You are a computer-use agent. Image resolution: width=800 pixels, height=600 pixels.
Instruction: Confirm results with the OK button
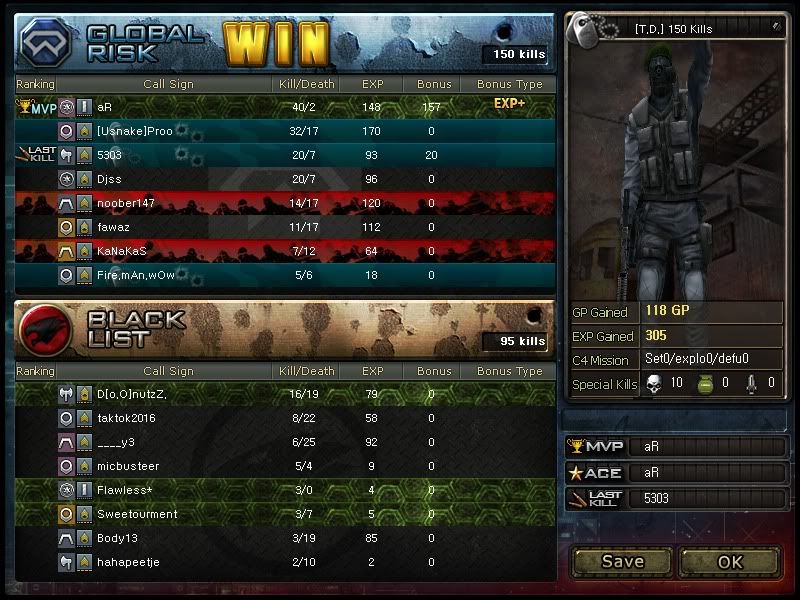730,561
